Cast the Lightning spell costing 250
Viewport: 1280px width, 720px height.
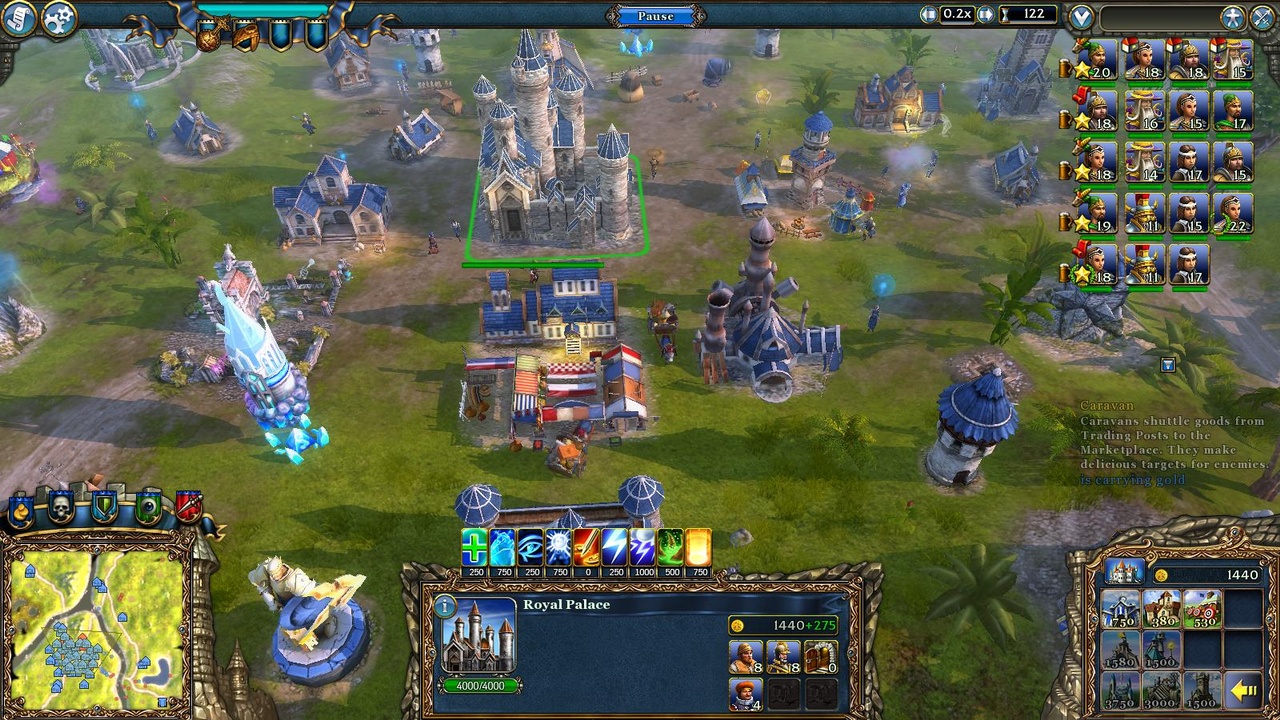(x=614, y=545)
